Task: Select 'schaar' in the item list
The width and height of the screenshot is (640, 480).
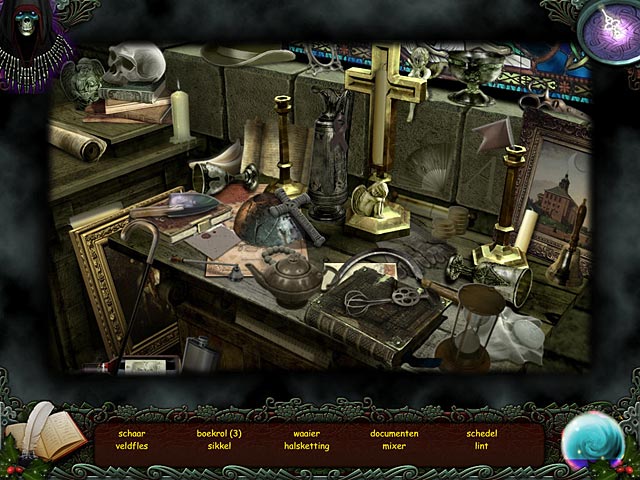Action: click(x=132, y=433)
